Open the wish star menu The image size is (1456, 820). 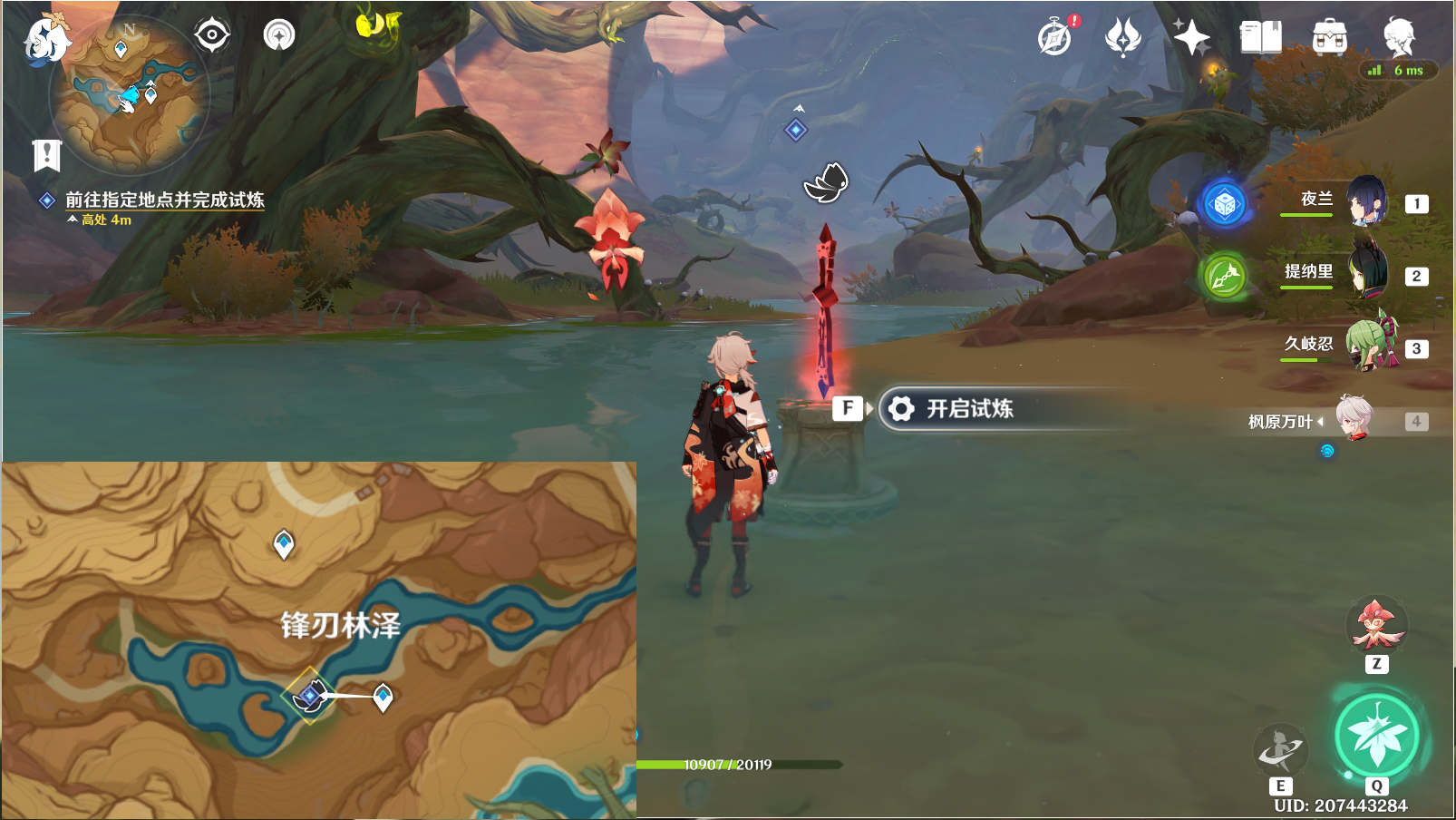1191,38
